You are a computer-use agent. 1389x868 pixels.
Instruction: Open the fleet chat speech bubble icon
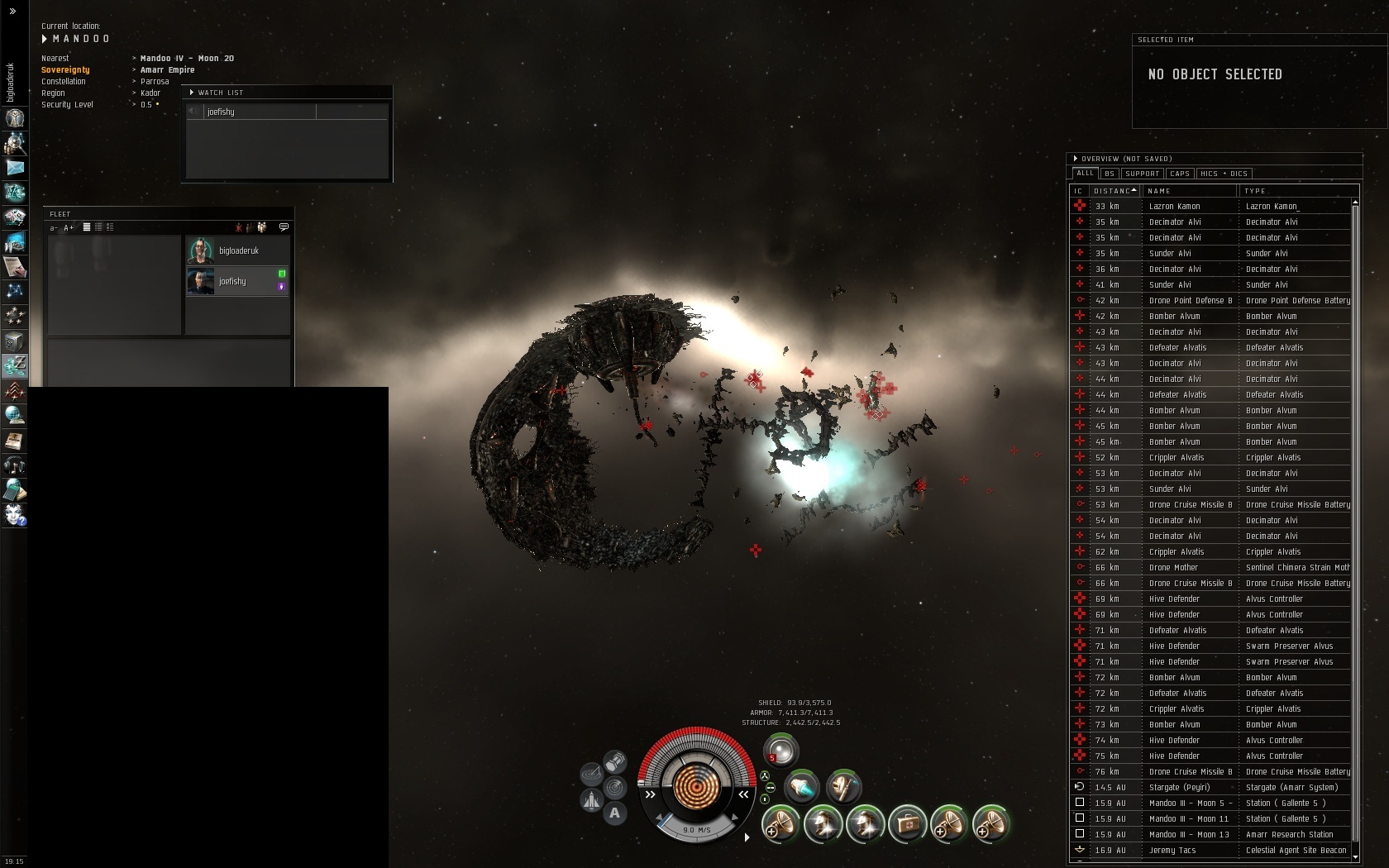coord(284,227)
